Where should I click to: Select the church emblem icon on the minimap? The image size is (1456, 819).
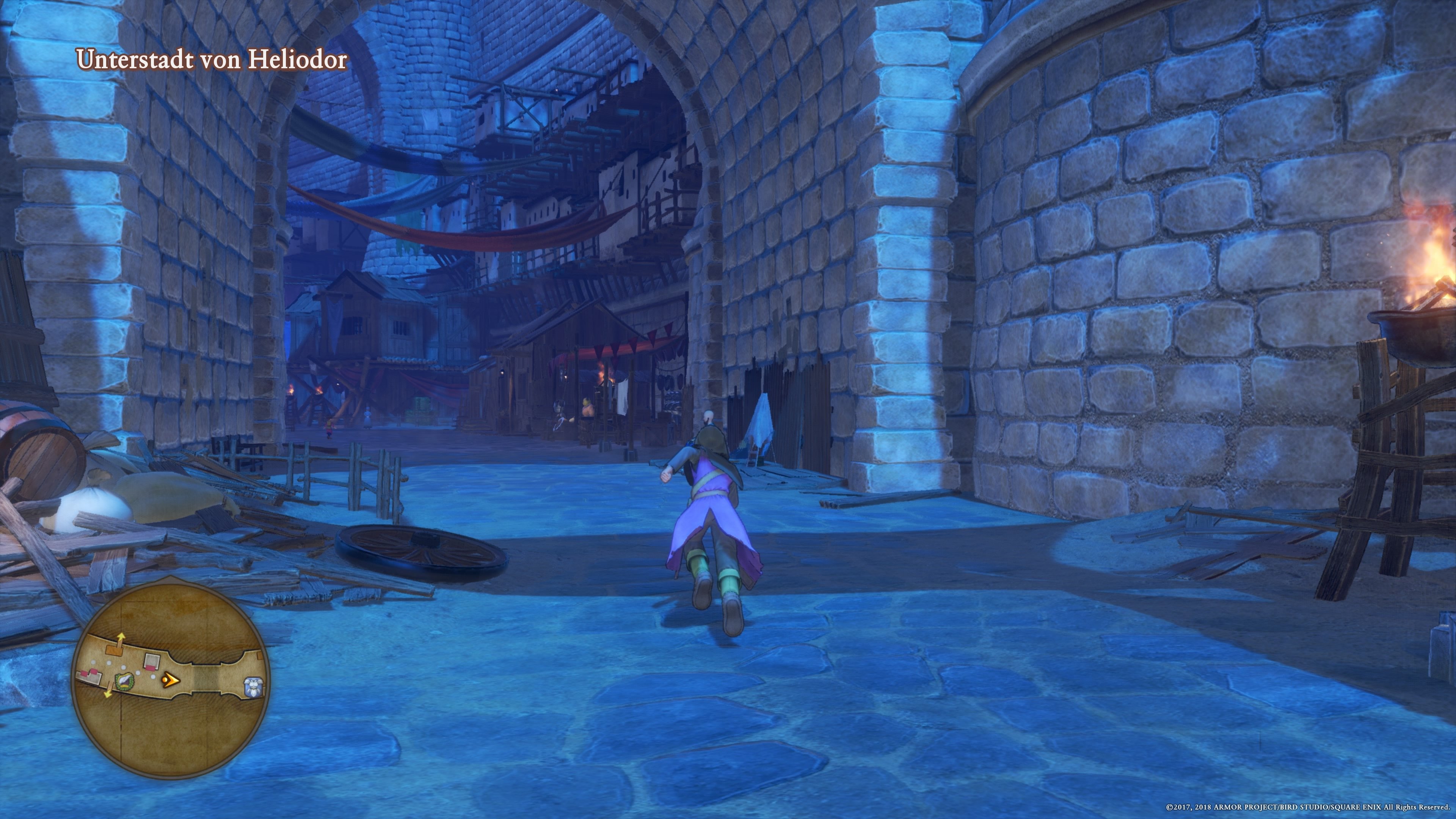(x=124, y=682)
